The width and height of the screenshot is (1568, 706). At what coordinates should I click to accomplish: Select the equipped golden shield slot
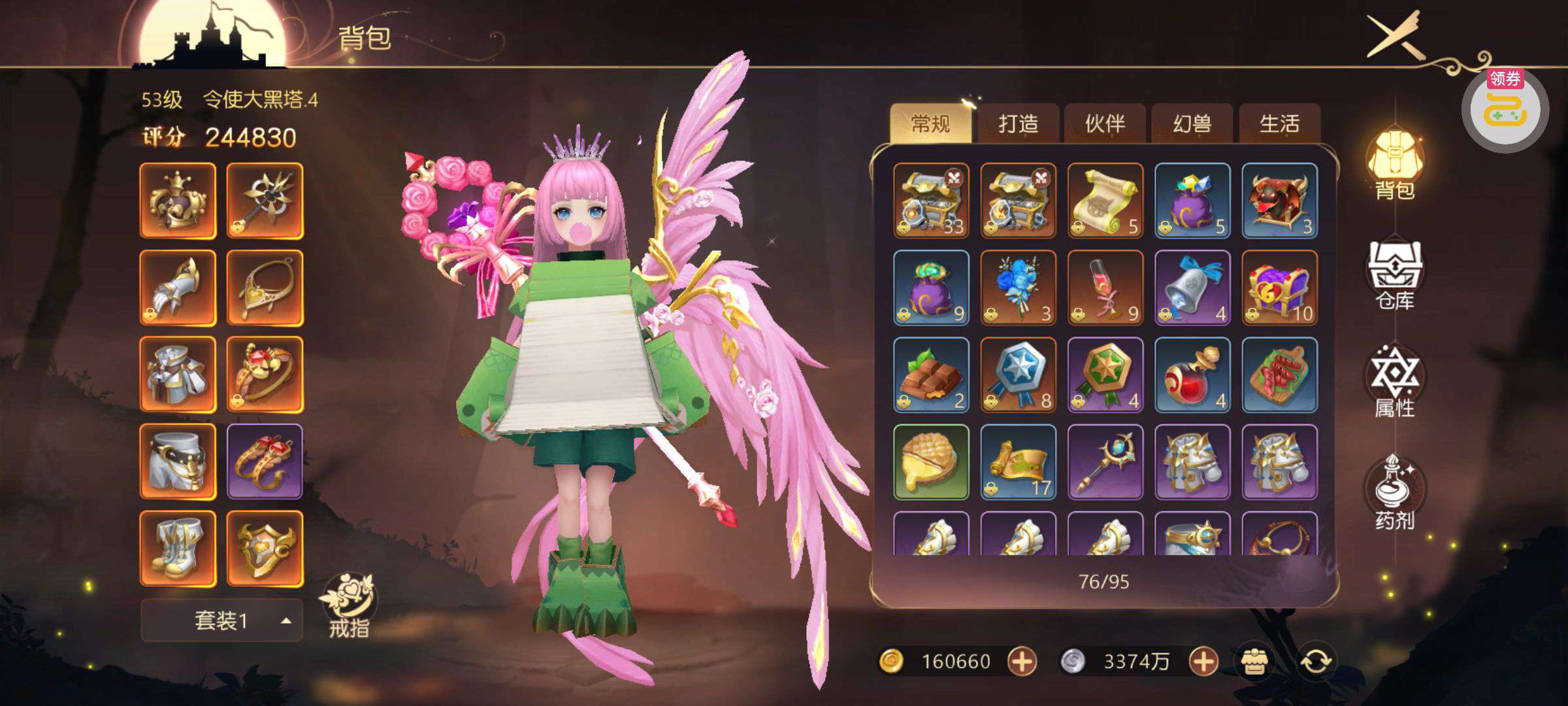coord(265,549)
